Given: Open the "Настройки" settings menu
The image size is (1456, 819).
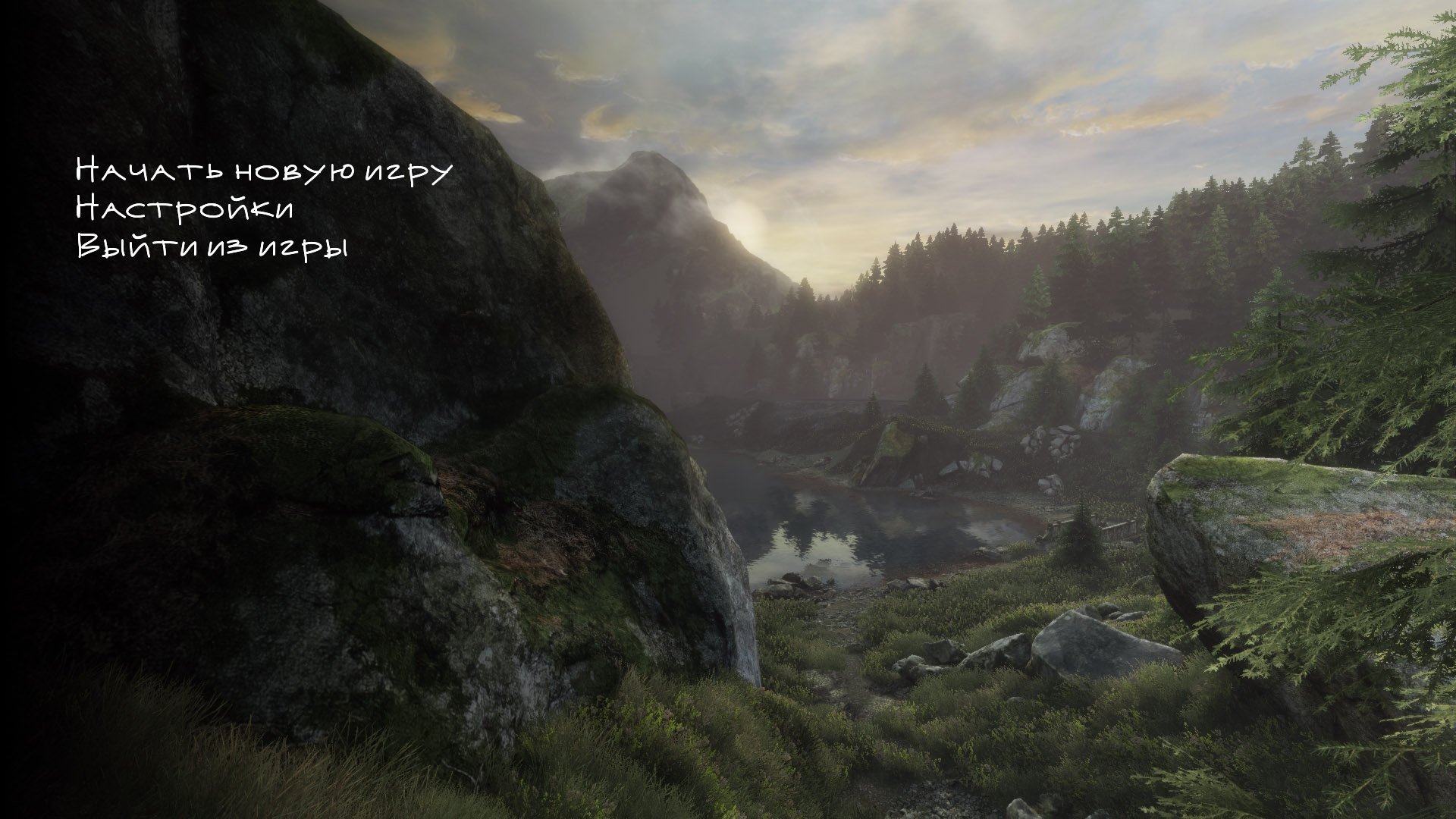Looking at the screenshot, I should (184, 209).
